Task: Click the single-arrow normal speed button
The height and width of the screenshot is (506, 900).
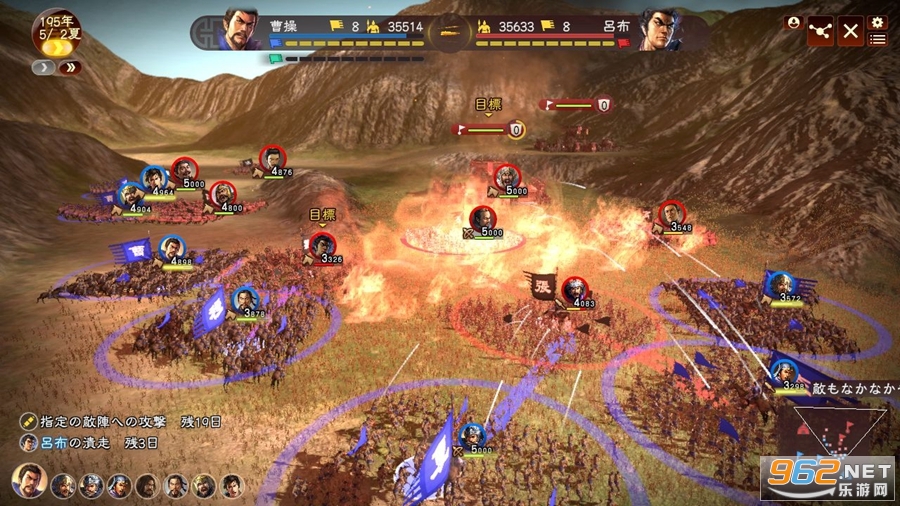Action: pyautogui.click(x=44, y=68)
